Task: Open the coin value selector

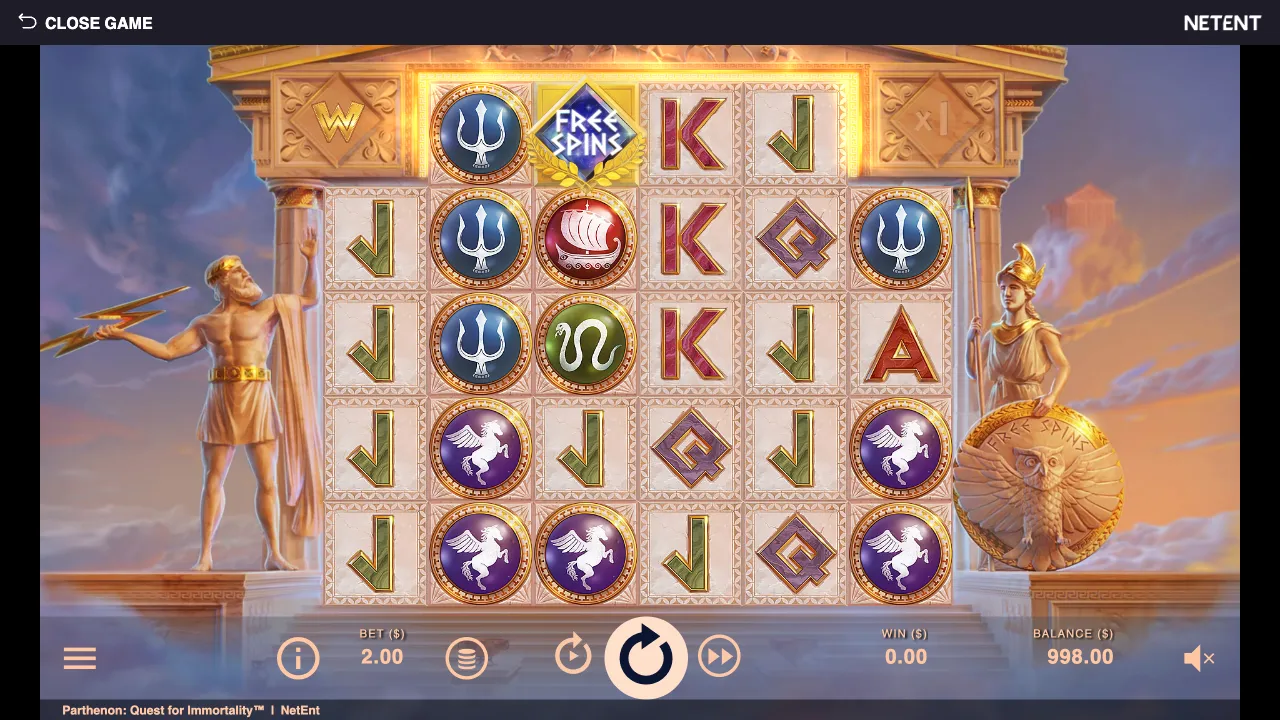Action: (x=466, y=658)
